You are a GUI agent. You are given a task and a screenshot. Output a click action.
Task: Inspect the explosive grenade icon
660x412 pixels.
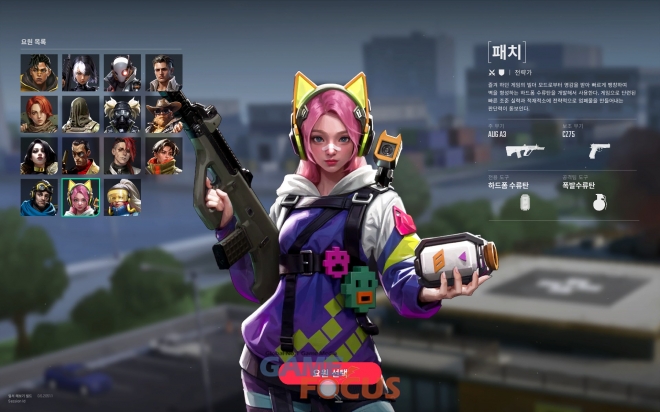(x=599, y=201)
